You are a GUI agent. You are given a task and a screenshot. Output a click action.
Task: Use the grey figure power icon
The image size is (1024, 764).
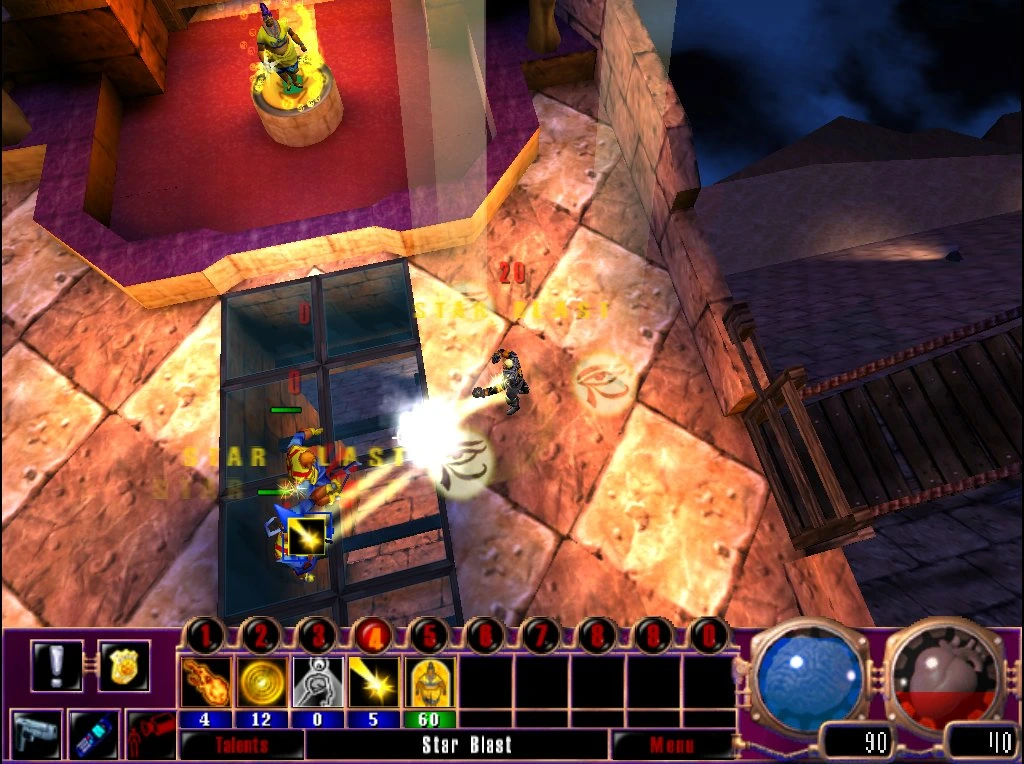(318, 682)
